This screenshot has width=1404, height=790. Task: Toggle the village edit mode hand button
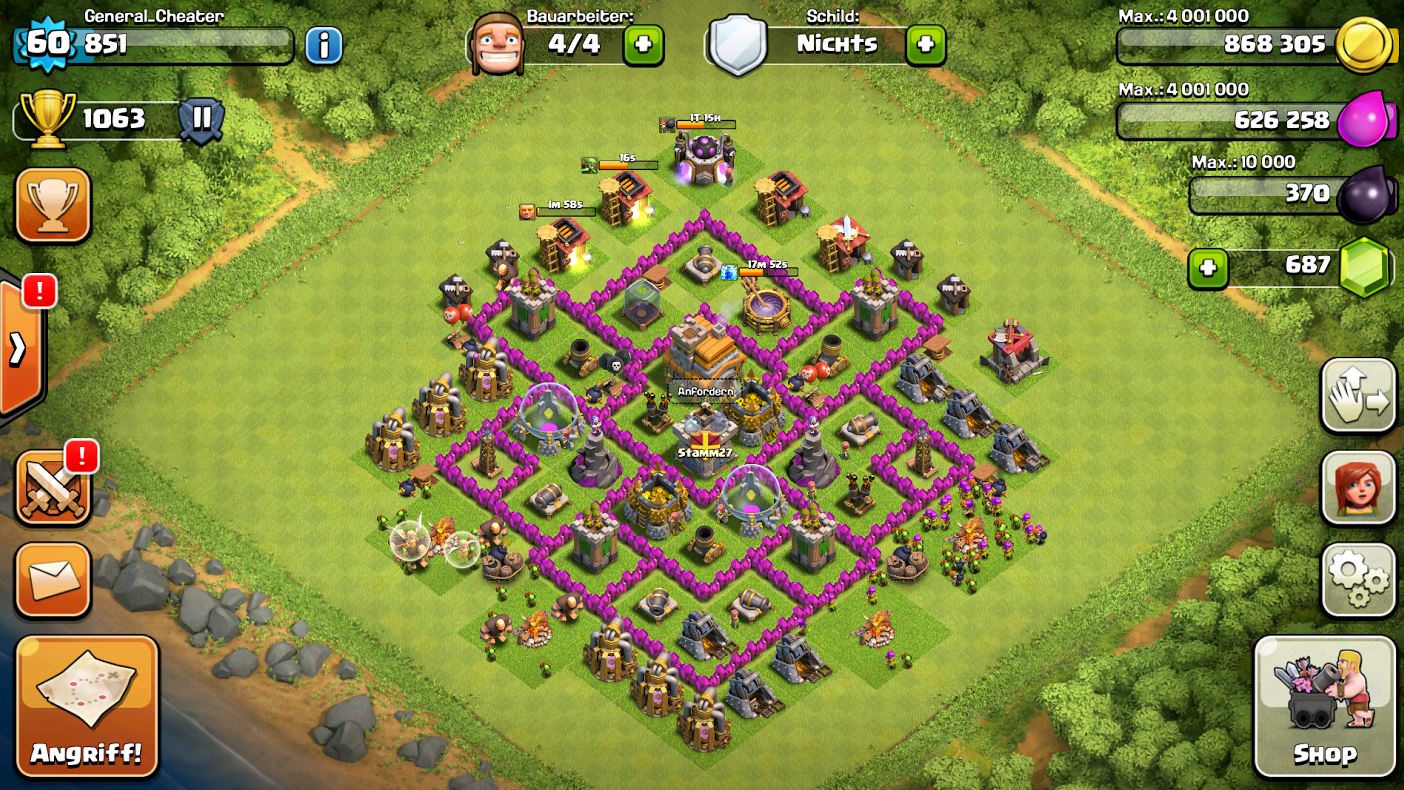point(1358,396)
